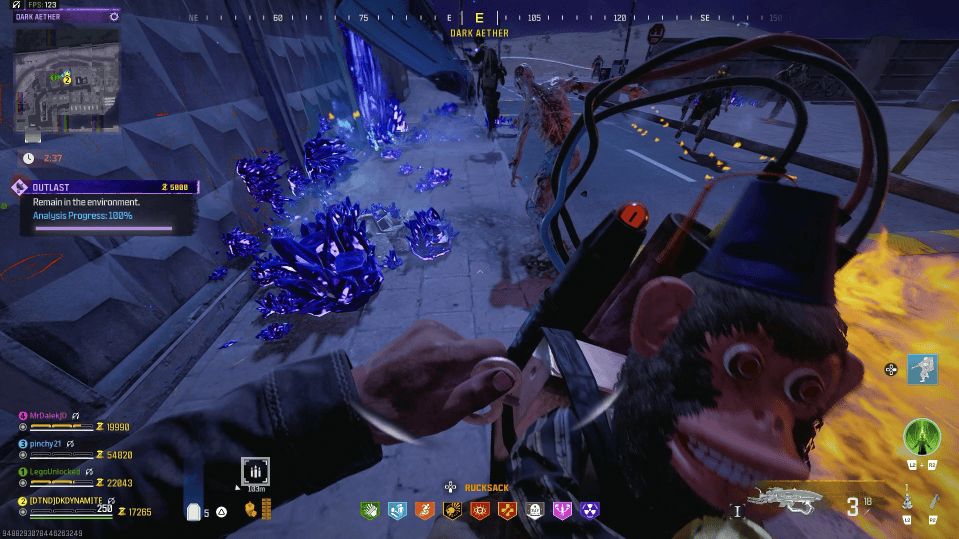Image resolution: width=959 pixels, height=539 pixels.
Task: Click the green field upgrade icon
Action: tap(920, 437)
